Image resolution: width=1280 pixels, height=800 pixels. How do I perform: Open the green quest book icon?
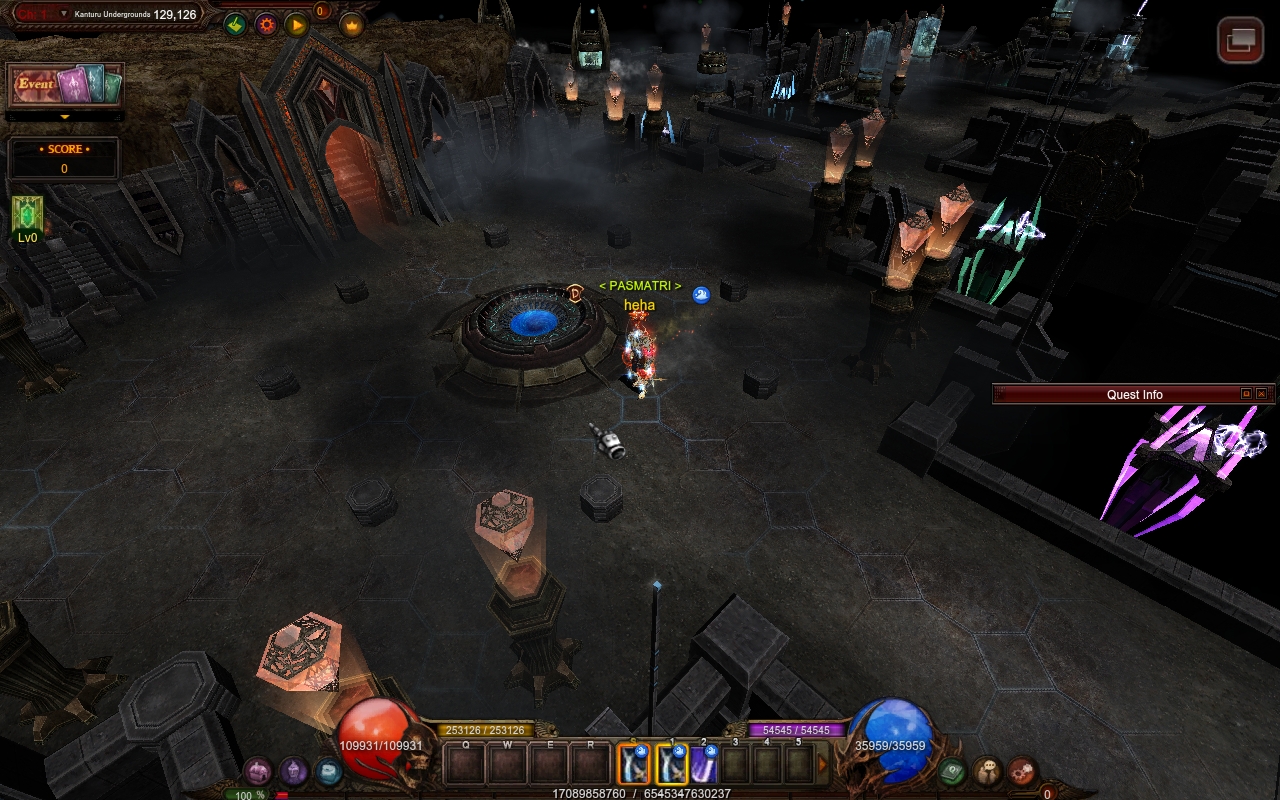952,771
